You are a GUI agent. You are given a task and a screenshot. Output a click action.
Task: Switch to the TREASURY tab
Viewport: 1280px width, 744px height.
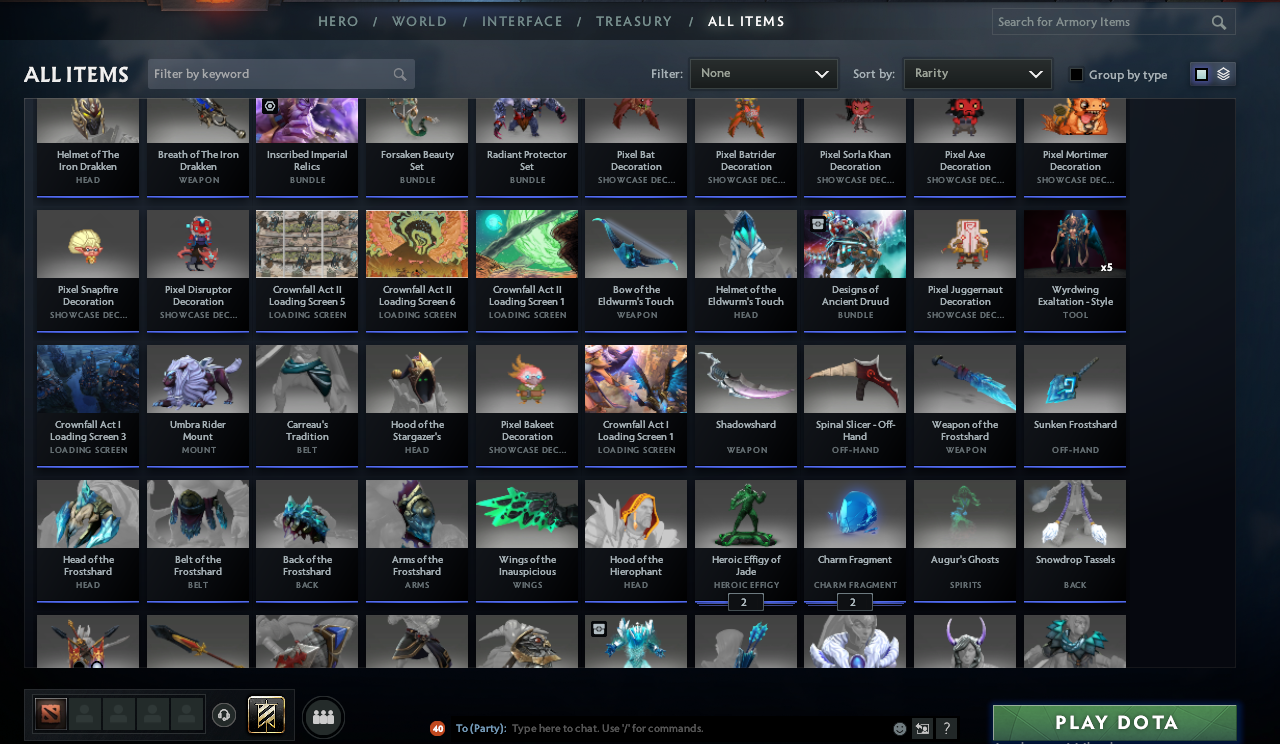click(634, 21)
